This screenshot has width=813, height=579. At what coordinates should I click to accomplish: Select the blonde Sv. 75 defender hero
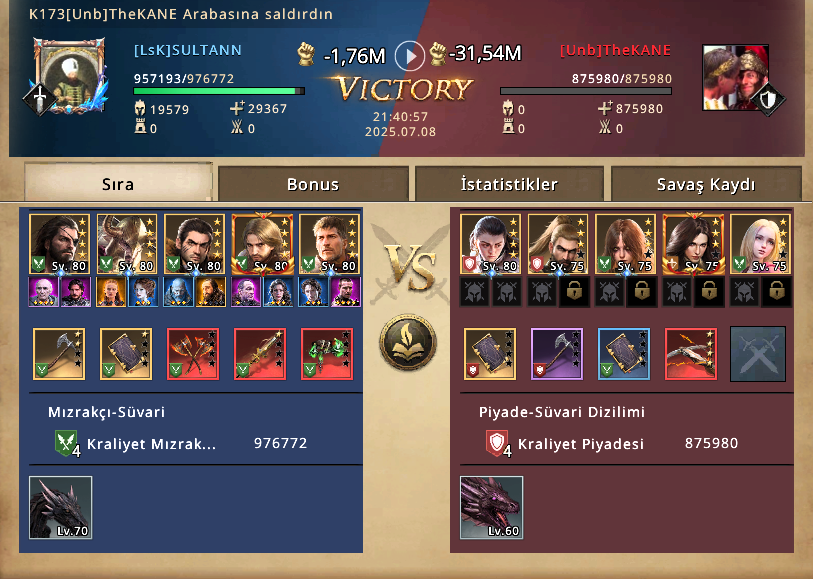759,243
